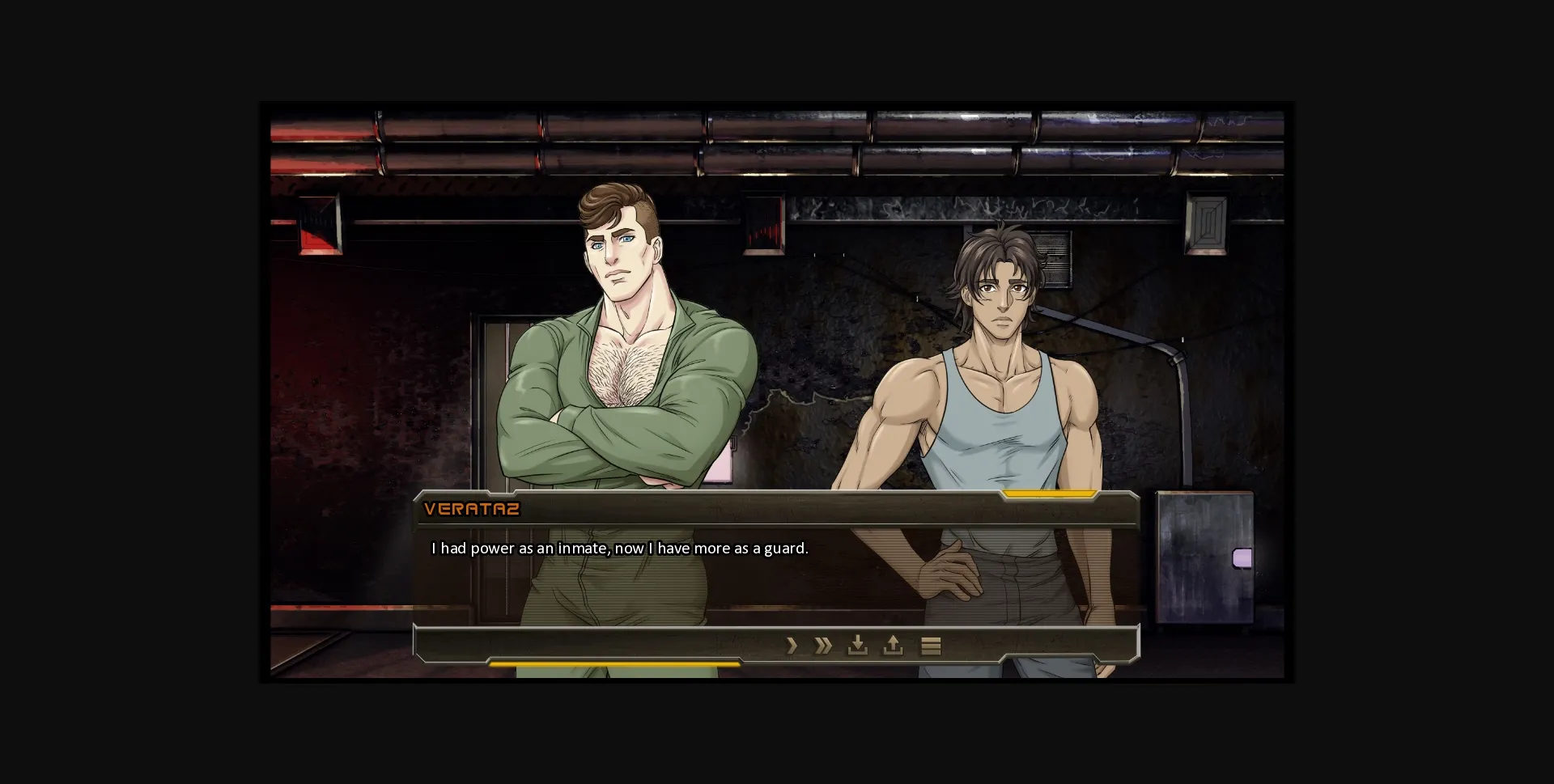The image size is (1554, 784).
Task: Click the rightmost icon on the quickmenu bar
Action: (932, 646)
